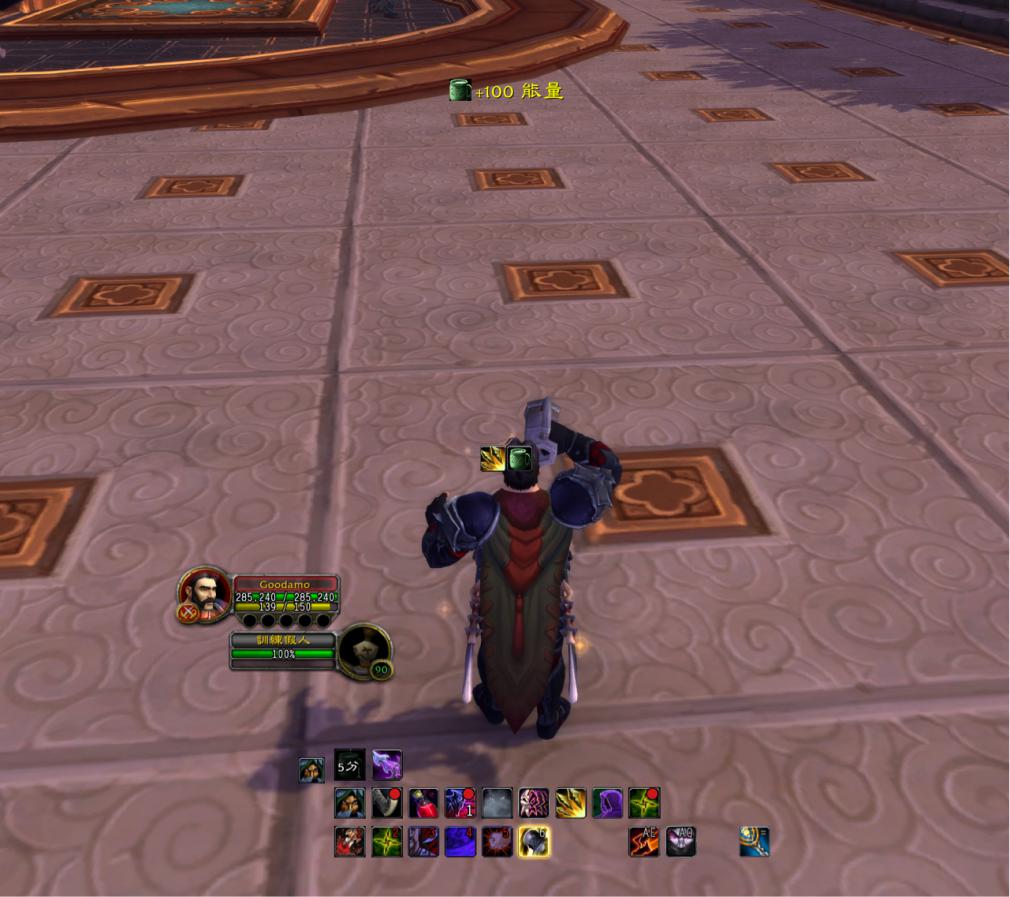Activate the purple winged ability marked AQ
The image size is (1010, 897).
point(681,842)
